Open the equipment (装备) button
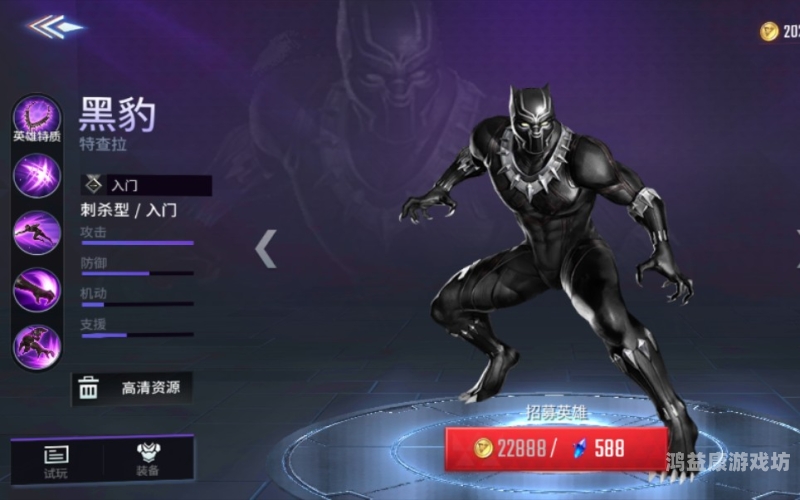 tap(148, 461)
